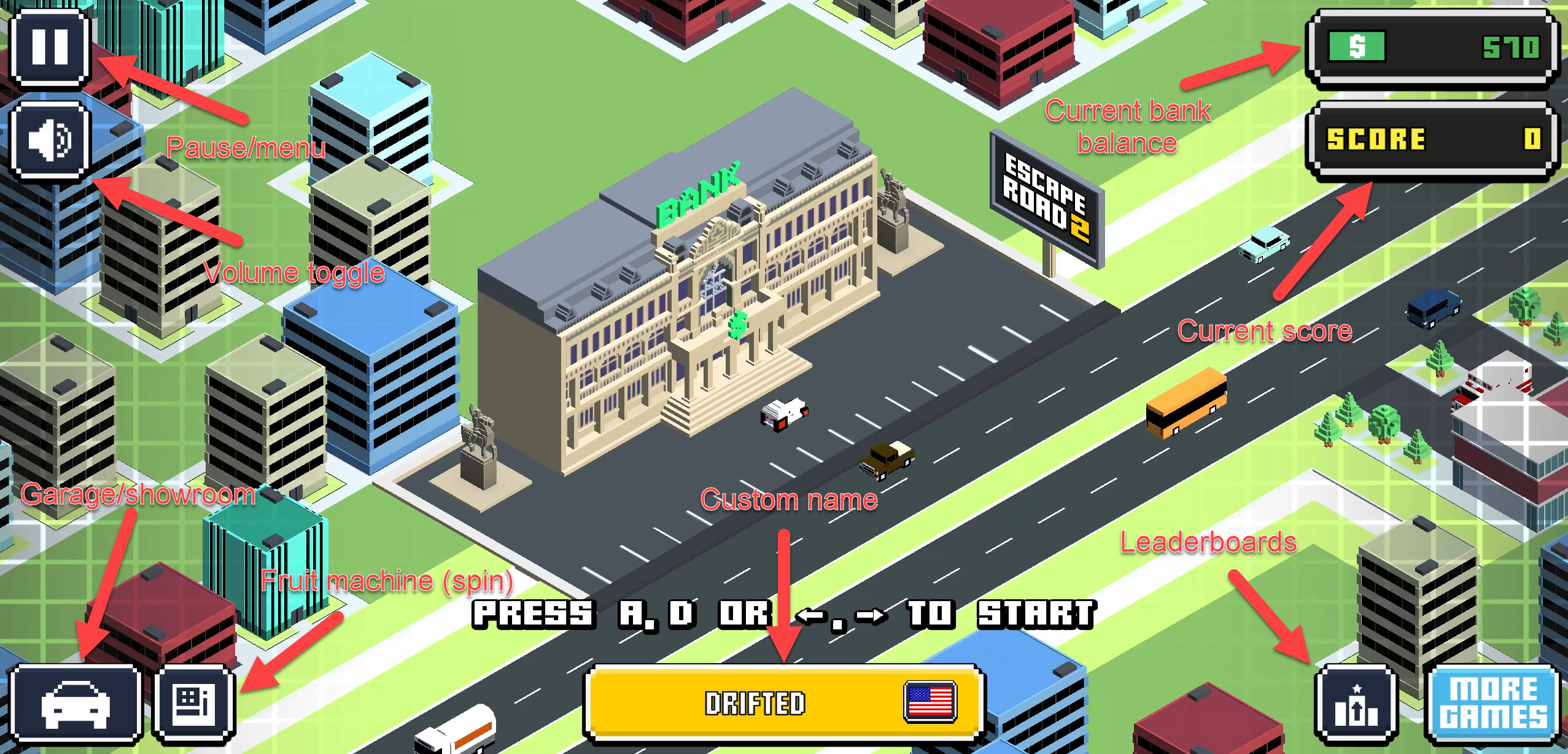The height and width of the screenshot is (754, 1568).
Task: Open the fruit machine spin
Action: [194, 703]
